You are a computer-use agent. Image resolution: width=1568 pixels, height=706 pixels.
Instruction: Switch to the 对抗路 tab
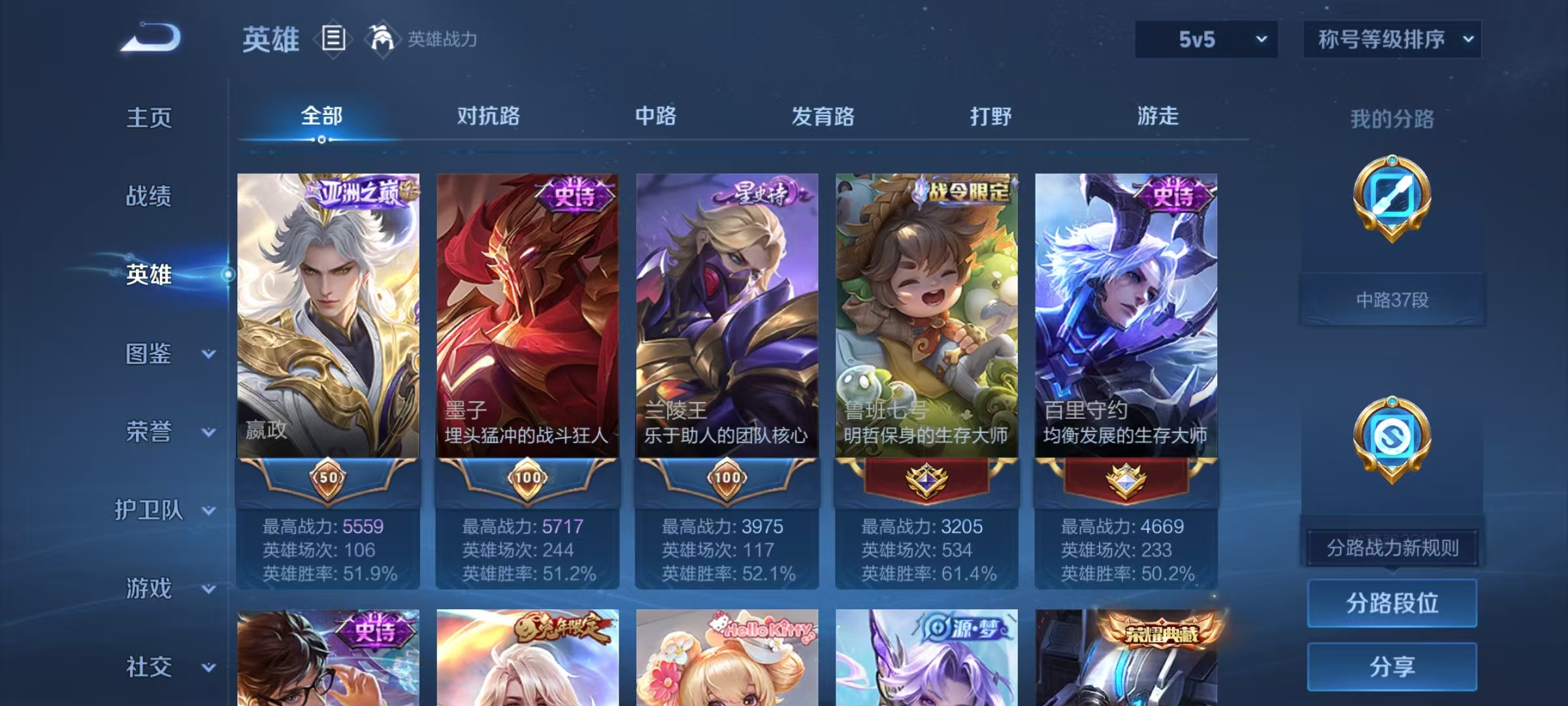pyautogui.click(x=487, y=116)
